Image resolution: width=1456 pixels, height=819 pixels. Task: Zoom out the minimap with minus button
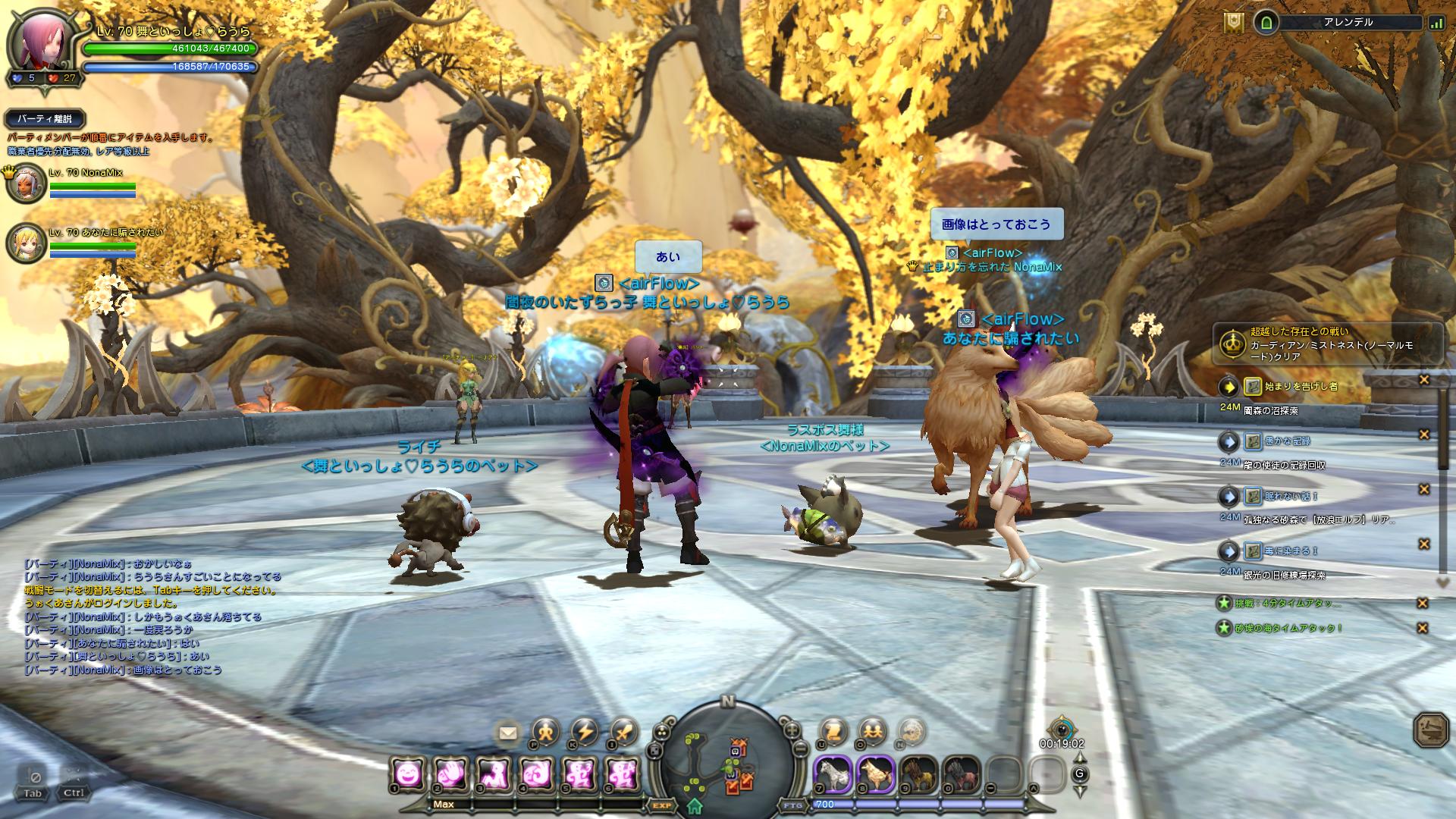coord(800,748)
